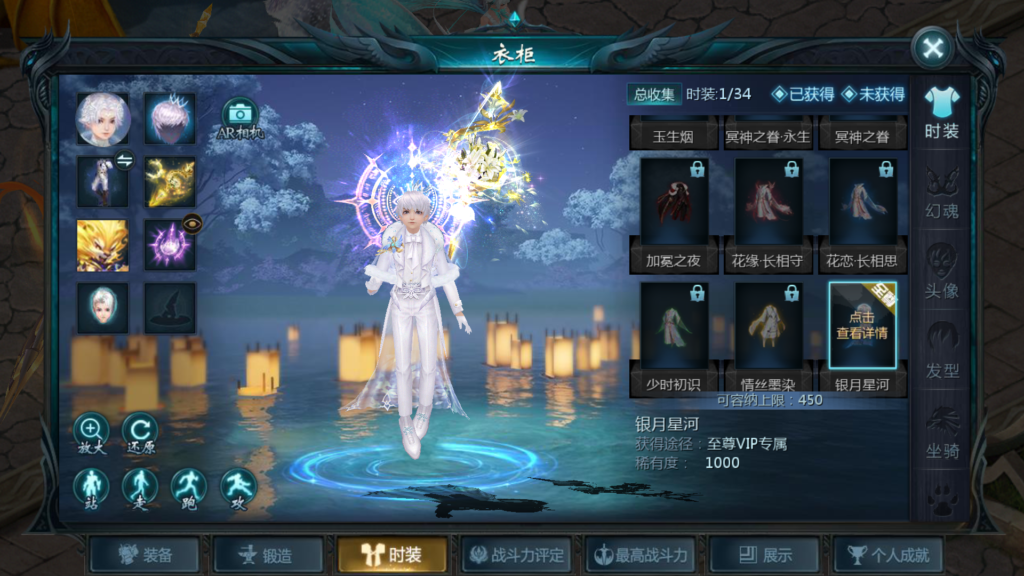1024x576 pixels.
Task: Reset the view with 还原
Action: coord(140,432)
